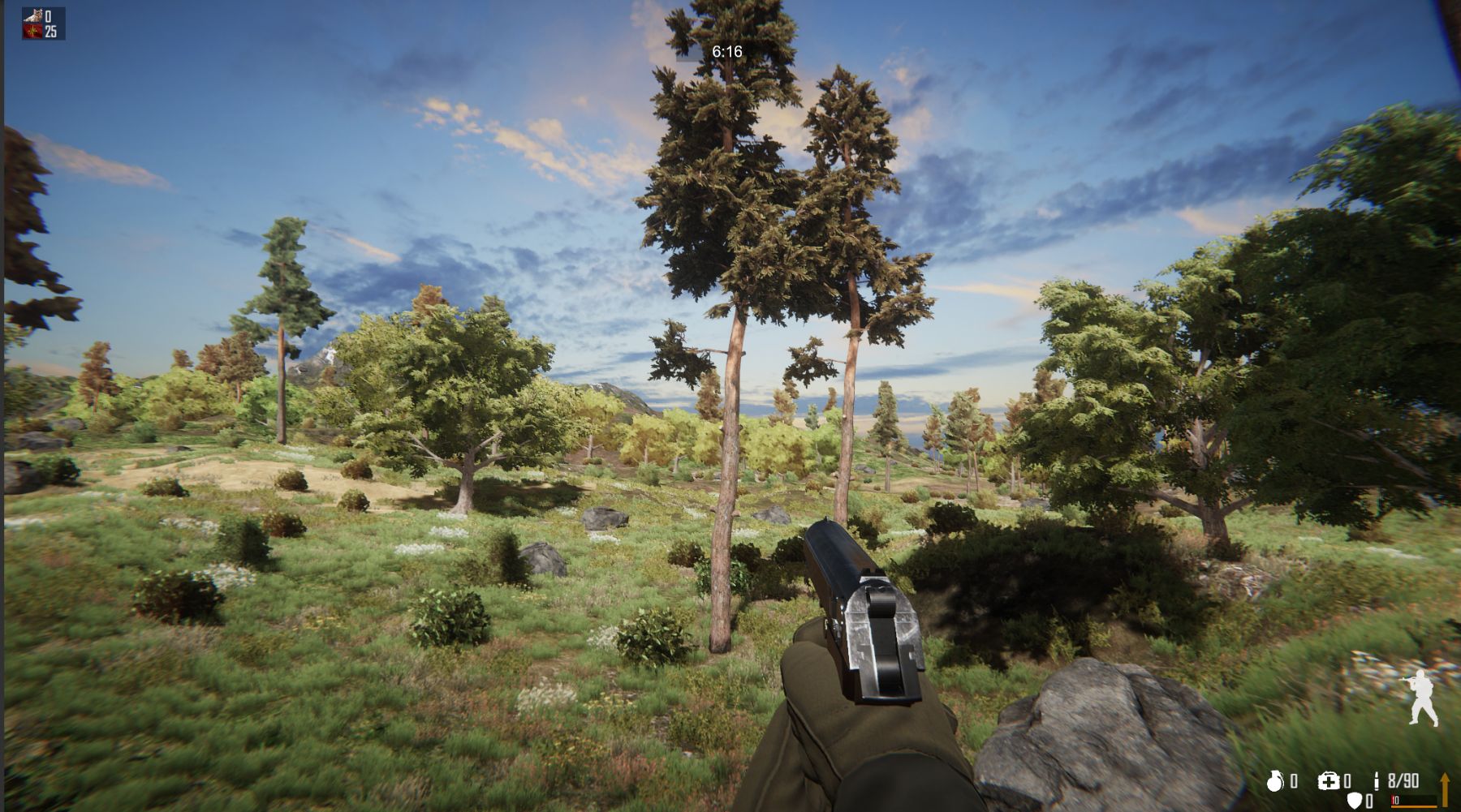Select the red flag team emblem
This screenshot has height=812, width=1461.
pyautogui.click(x=32, y=32)
